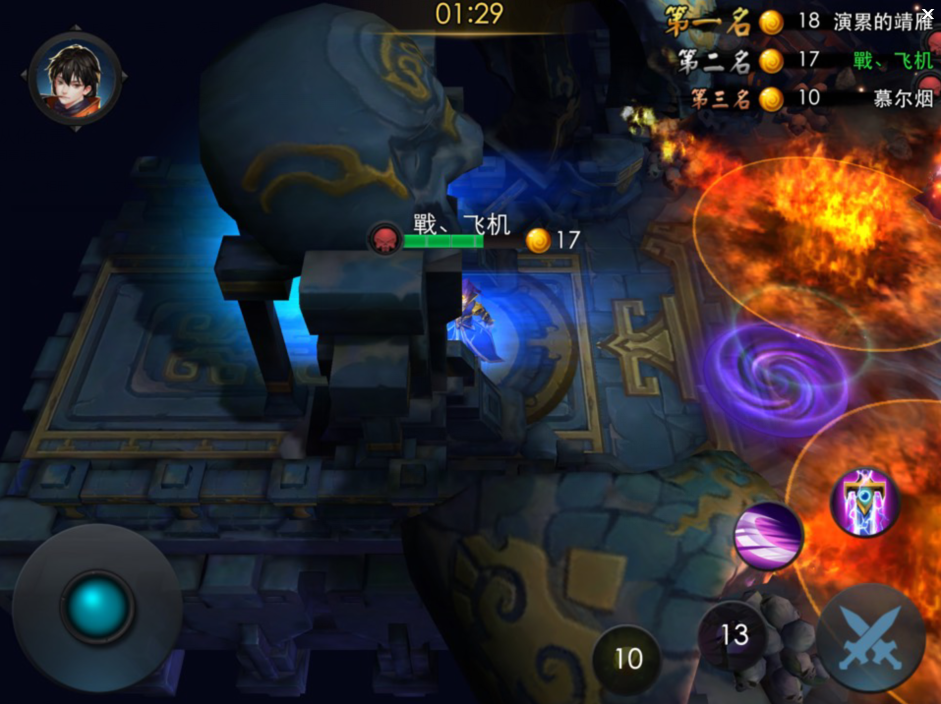The height and width of the screenshot is (704, 941).
Task: Close the overlay with the X
Action: point(927,13)
